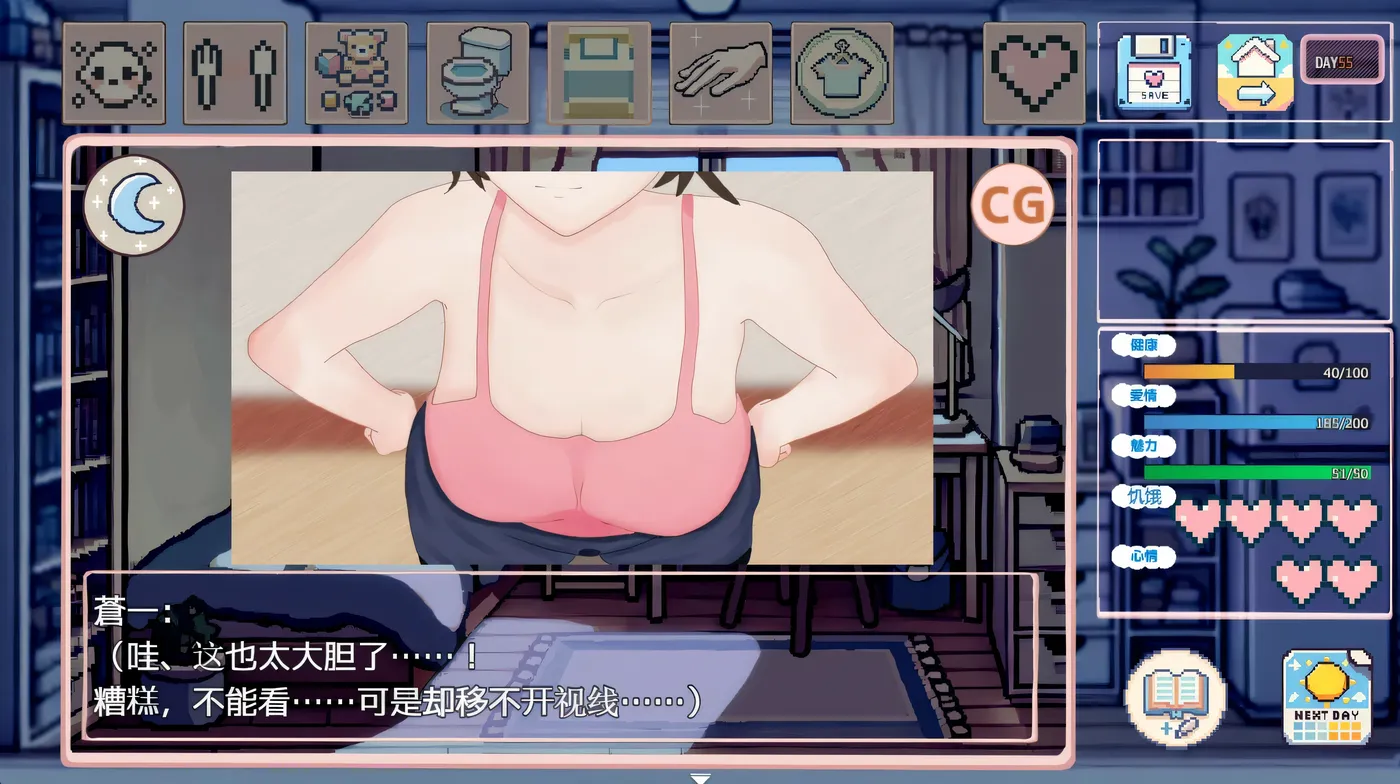Open the clothing shop coin icon
The height and width of the screenshot is (784, 1400).
tap(843, 70)
